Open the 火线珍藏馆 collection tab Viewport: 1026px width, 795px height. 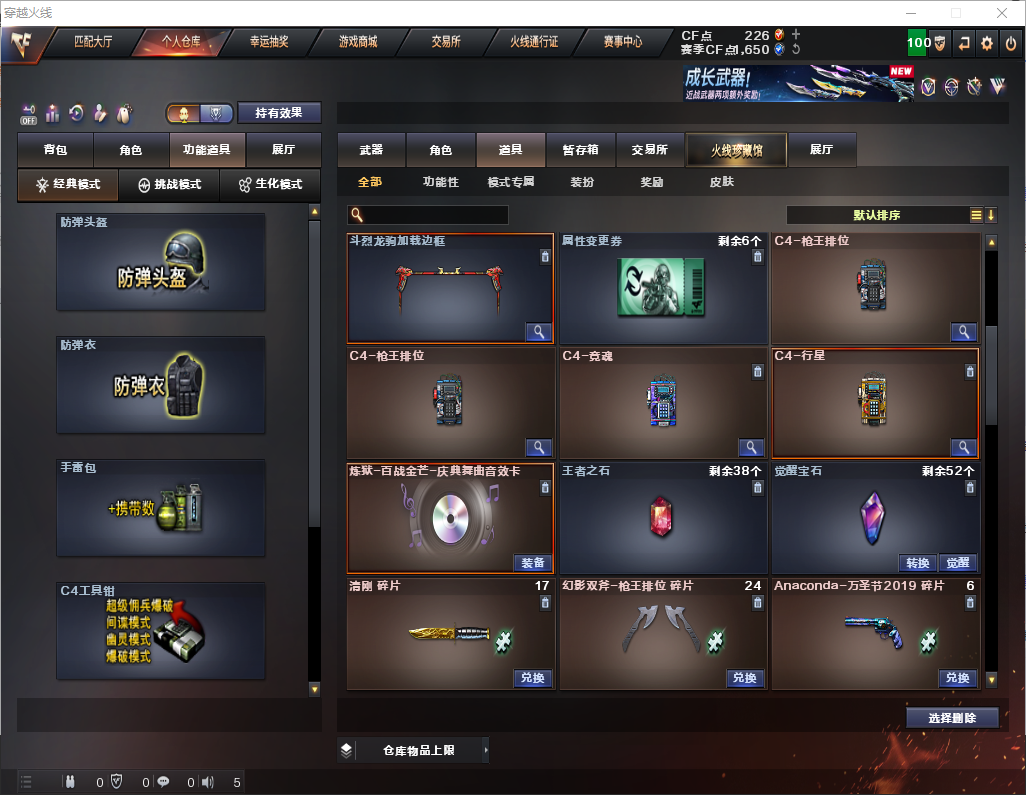(x=736, y=150)
